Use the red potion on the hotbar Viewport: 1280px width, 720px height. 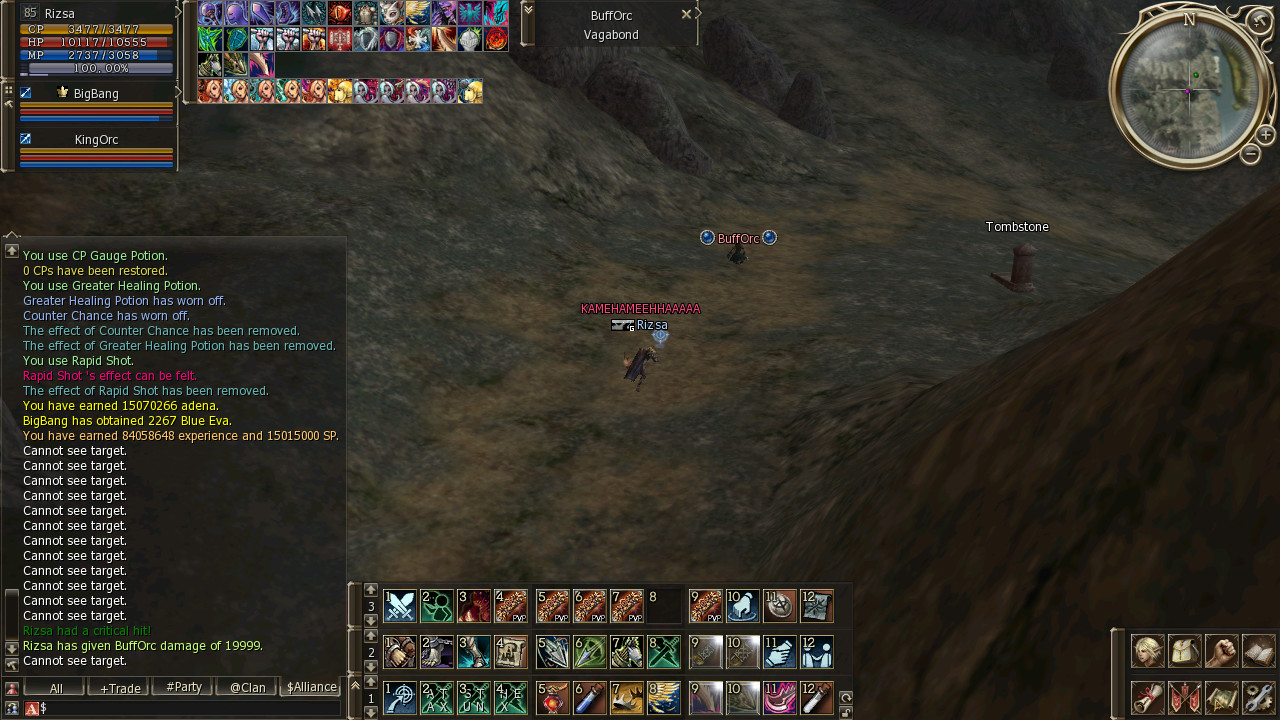[553, 698]
